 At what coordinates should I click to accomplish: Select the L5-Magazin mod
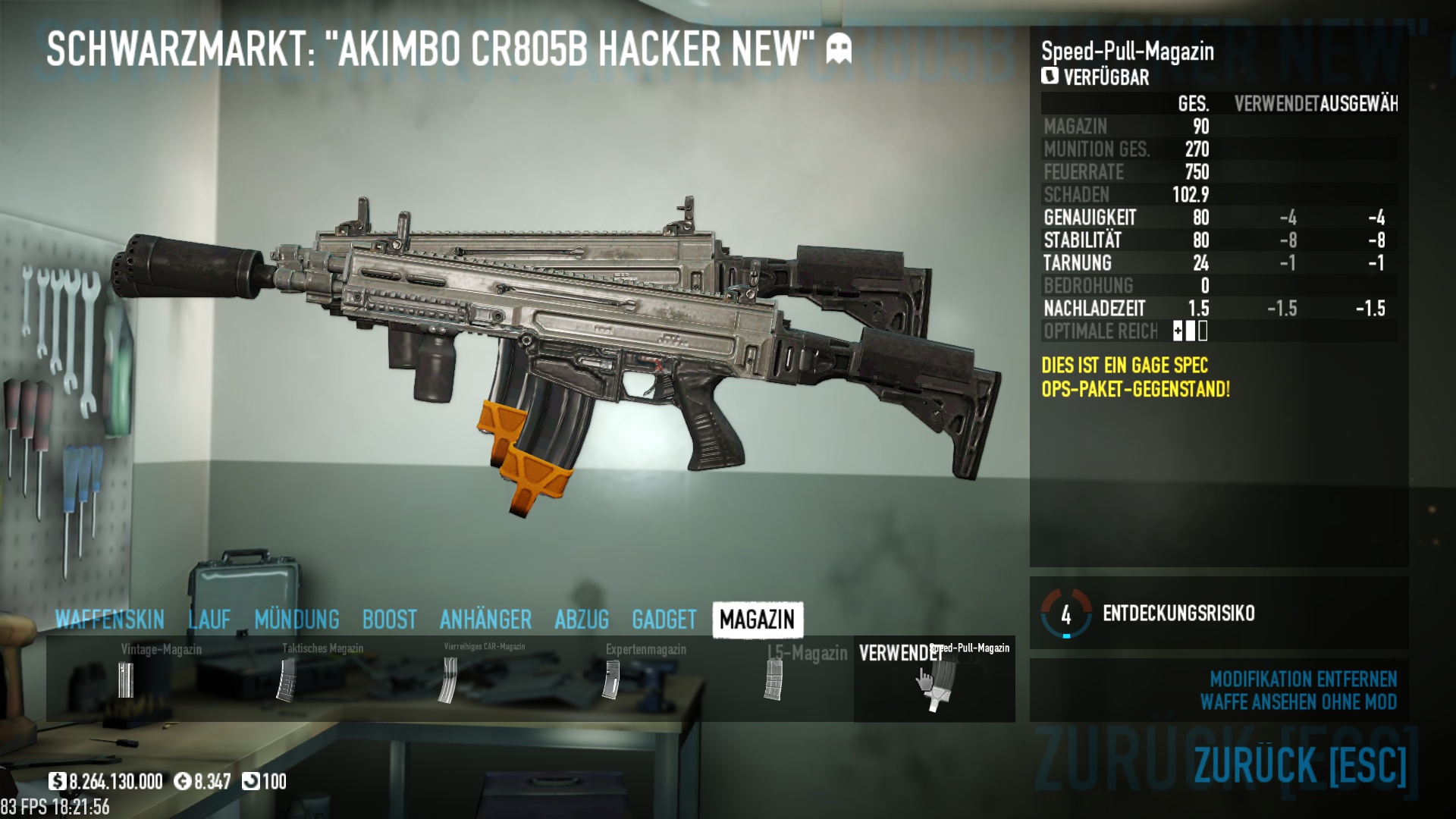[773, 679]
